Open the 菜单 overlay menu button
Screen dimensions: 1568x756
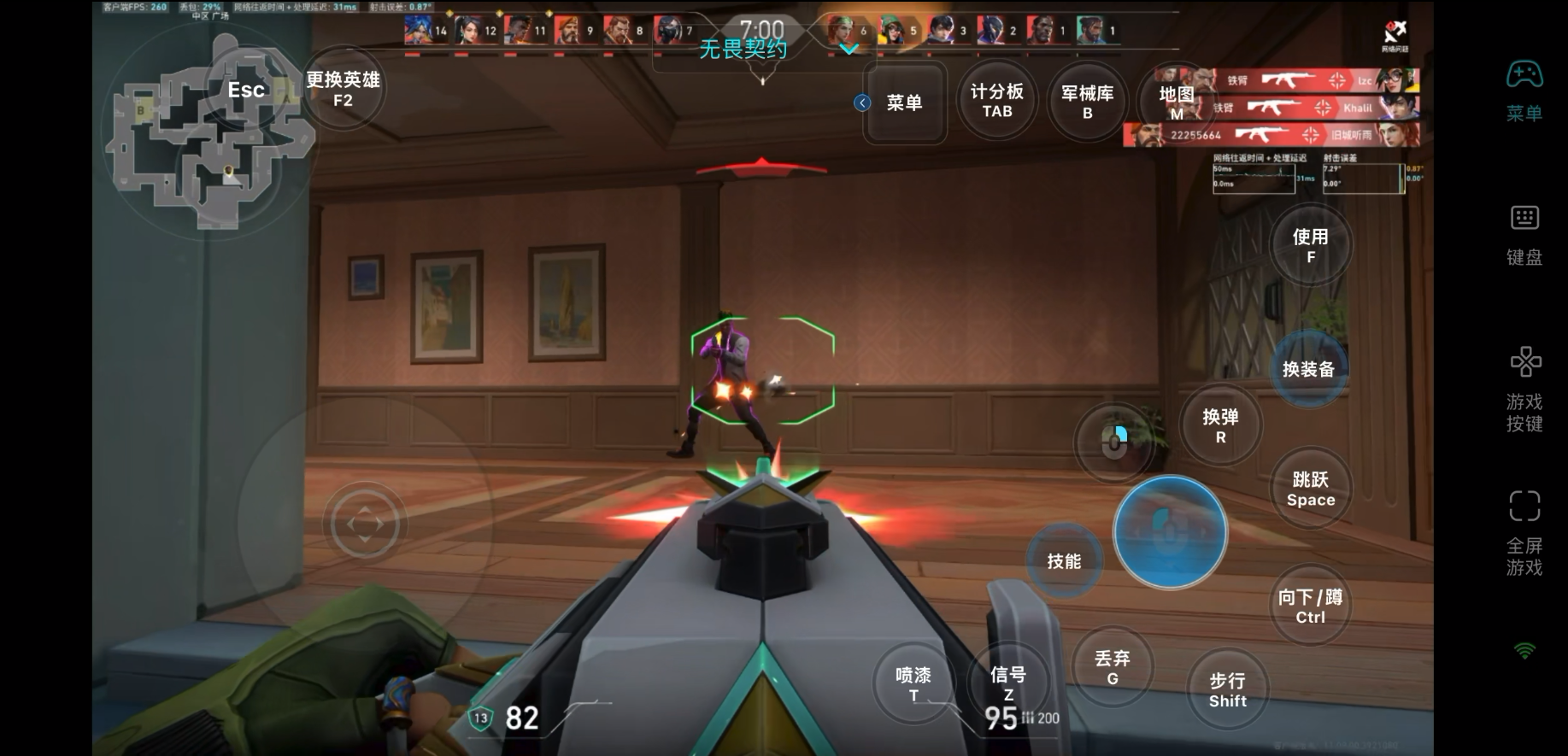[x=904, y=103]
